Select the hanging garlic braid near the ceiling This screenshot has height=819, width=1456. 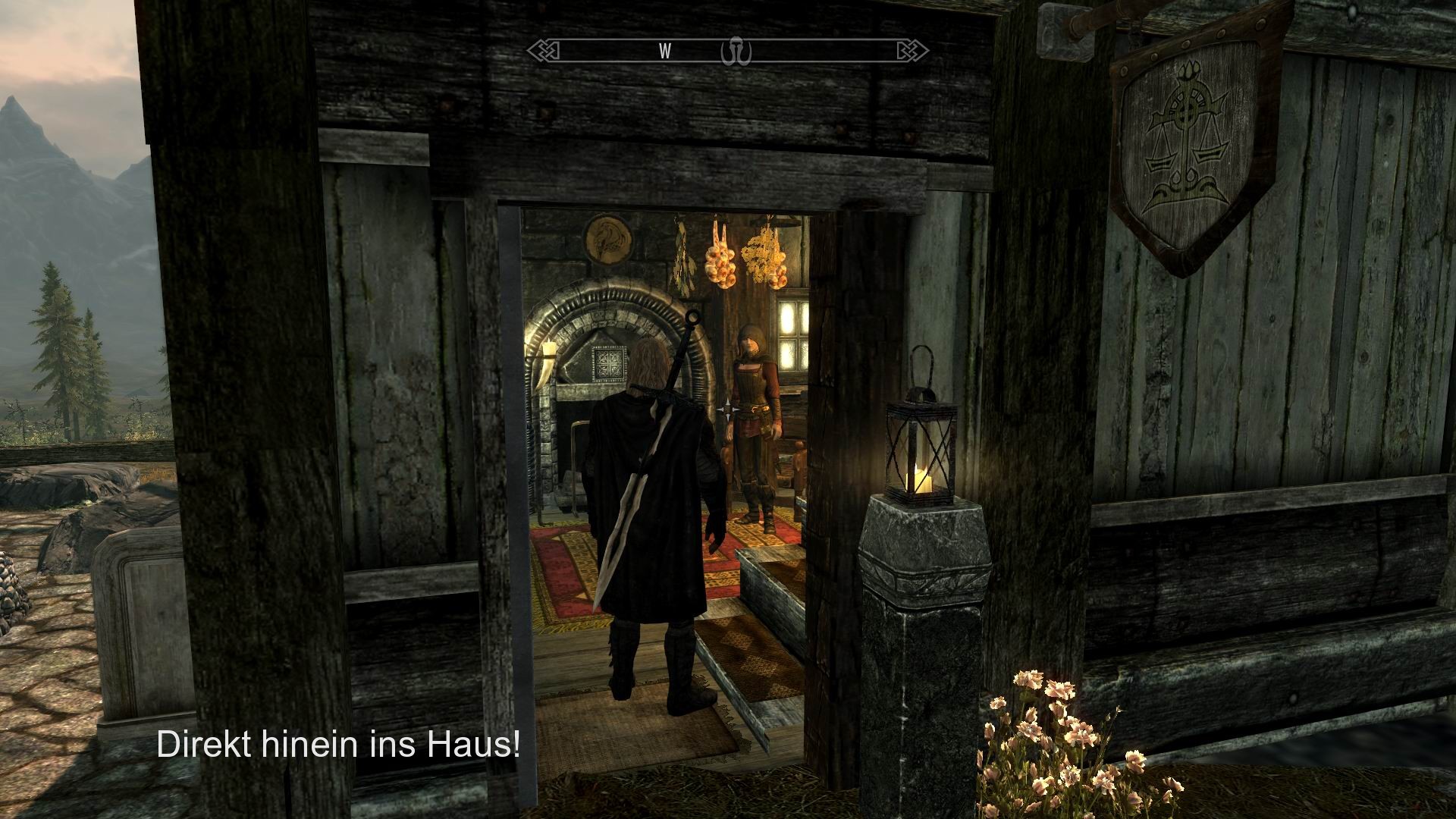point(718,262)
